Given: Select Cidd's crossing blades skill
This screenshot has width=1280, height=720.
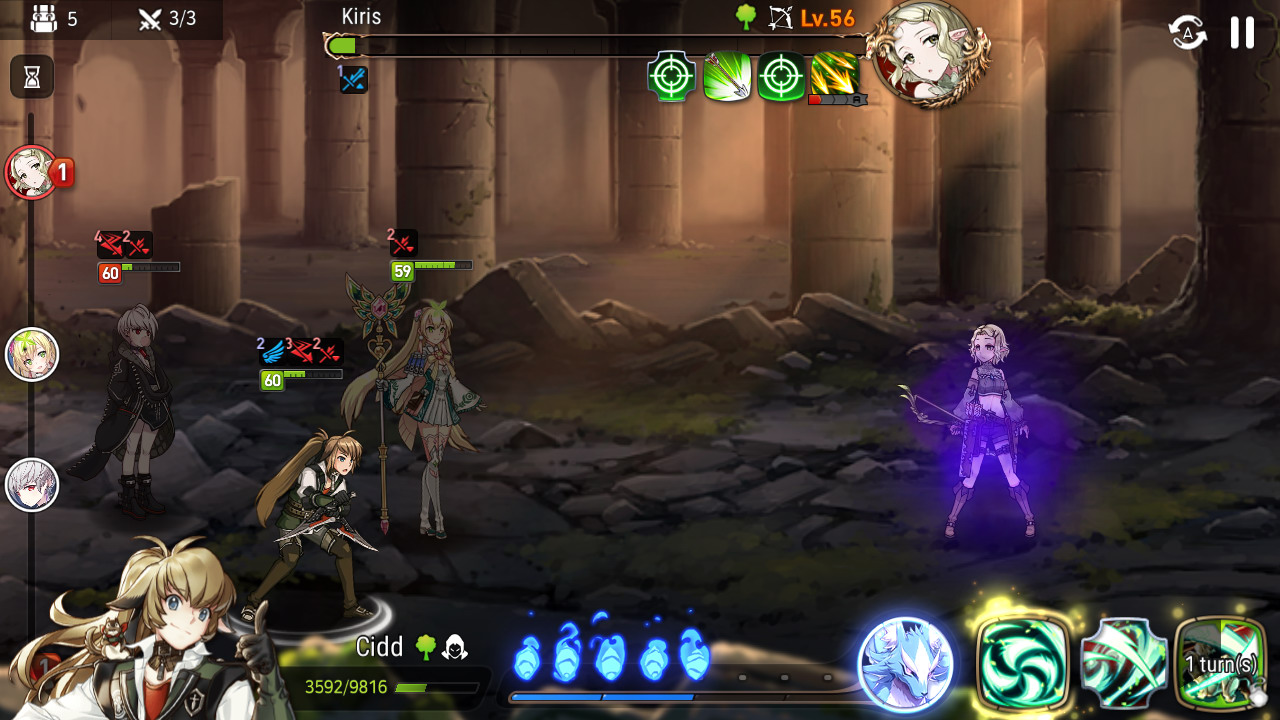Looking at the screenshot, I should click(1123, 663).
